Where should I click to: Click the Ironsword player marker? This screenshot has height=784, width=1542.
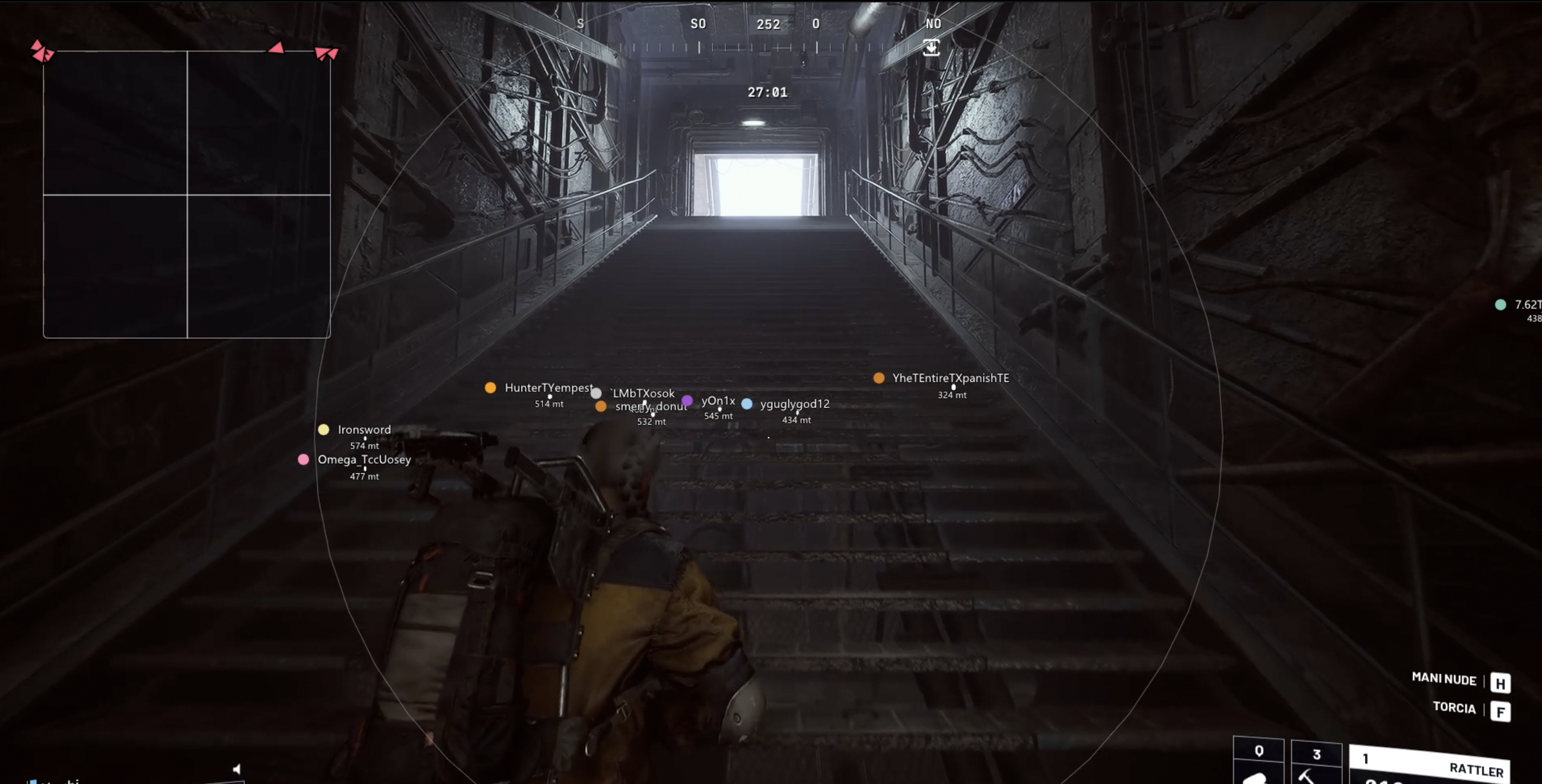[324, 429]
